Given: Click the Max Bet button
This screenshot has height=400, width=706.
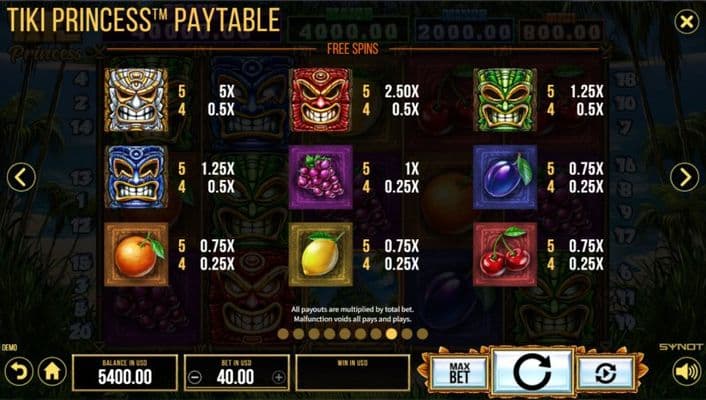Looking at the screenshot, I should 459,372.
